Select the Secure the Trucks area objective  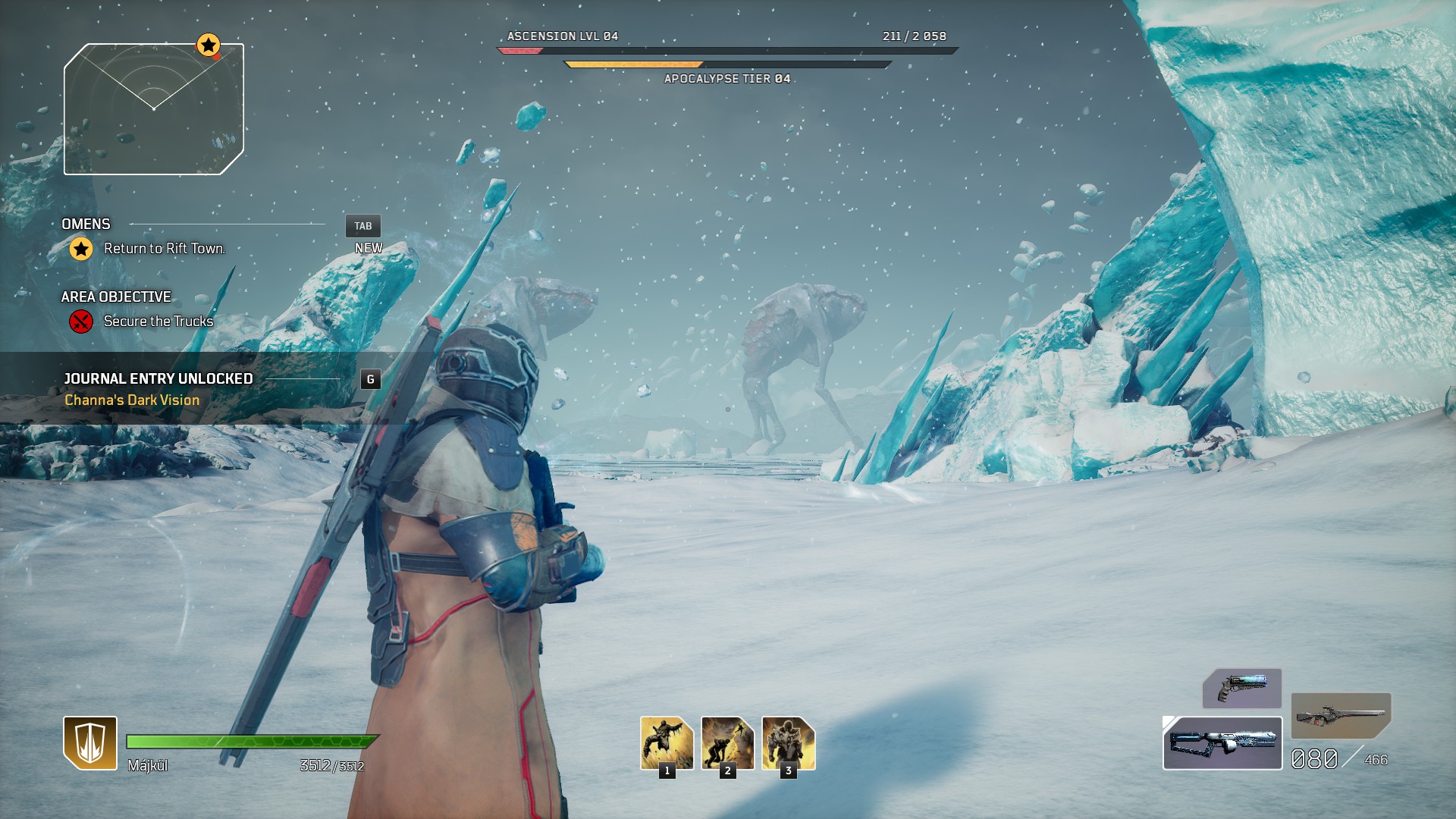coord(158,322)
